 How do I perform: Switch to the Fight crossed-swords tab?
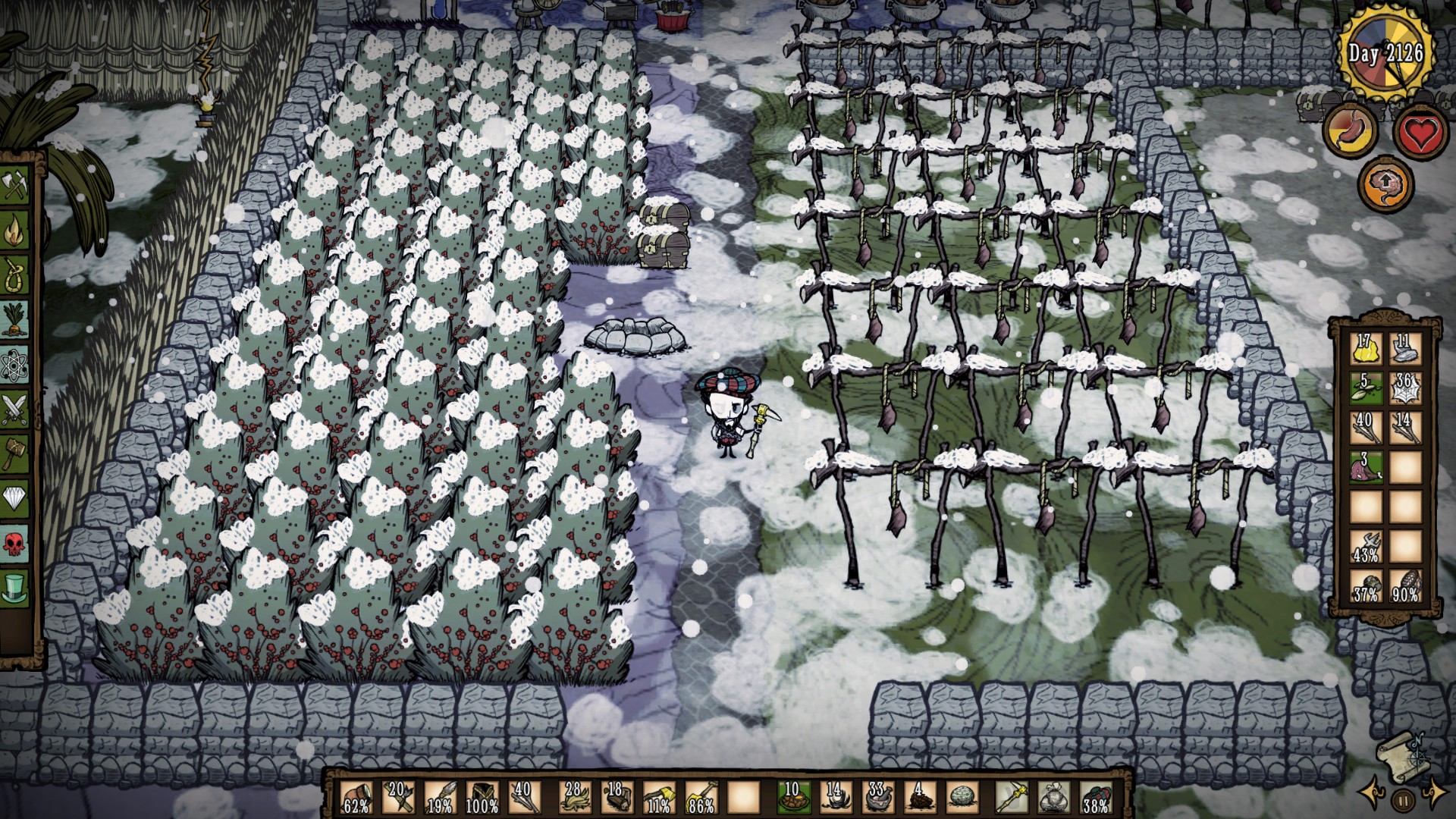pos(15,409)
